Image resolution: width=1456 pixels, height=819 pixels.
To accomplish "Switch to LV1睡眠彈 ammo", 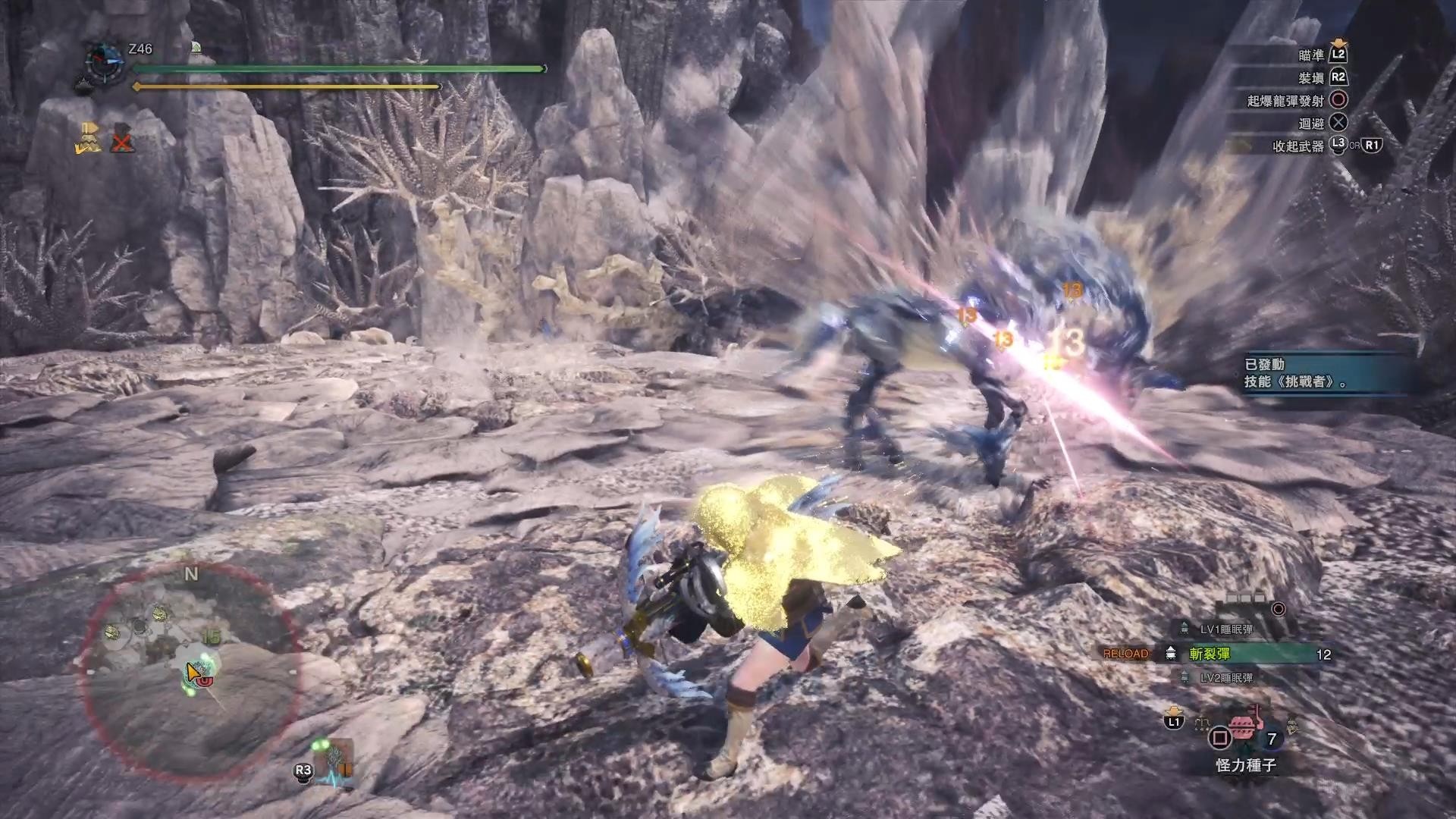I will pyautogui.click(x=1225, y=629).
